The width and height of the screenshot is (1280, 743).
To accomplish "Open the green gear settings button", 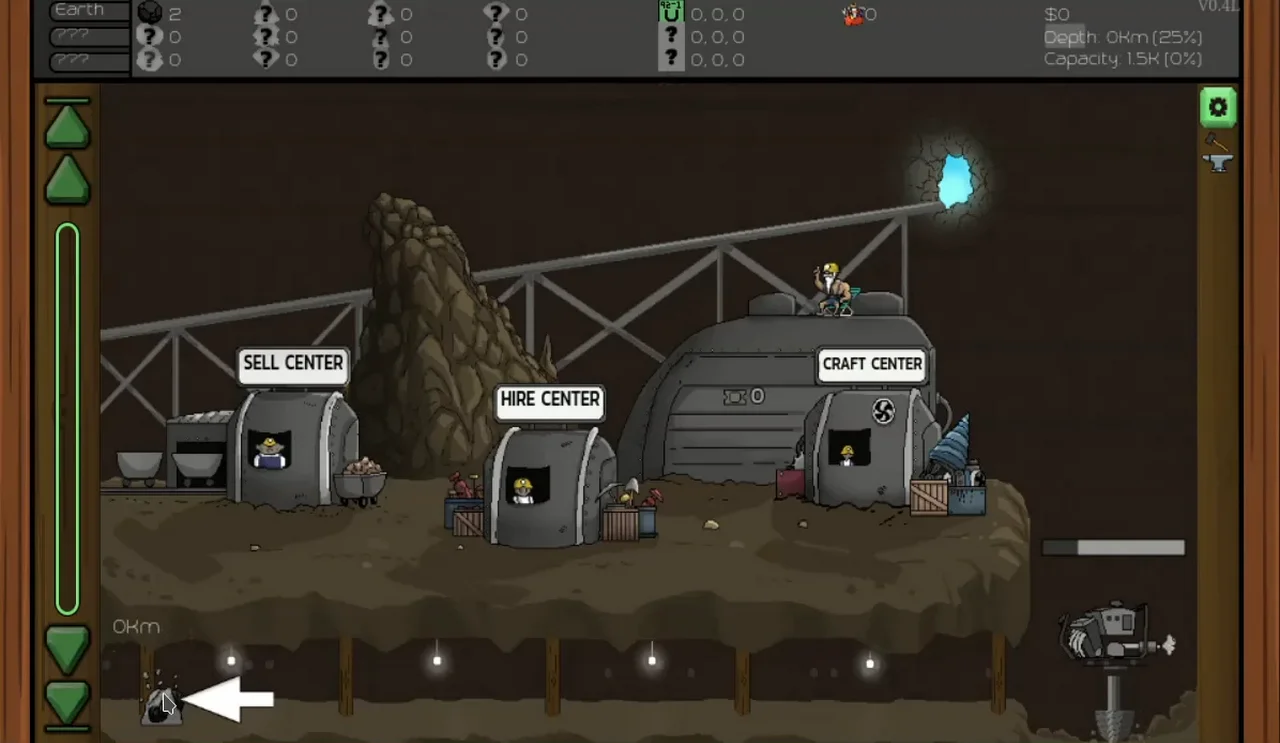I will [1217, 107].
